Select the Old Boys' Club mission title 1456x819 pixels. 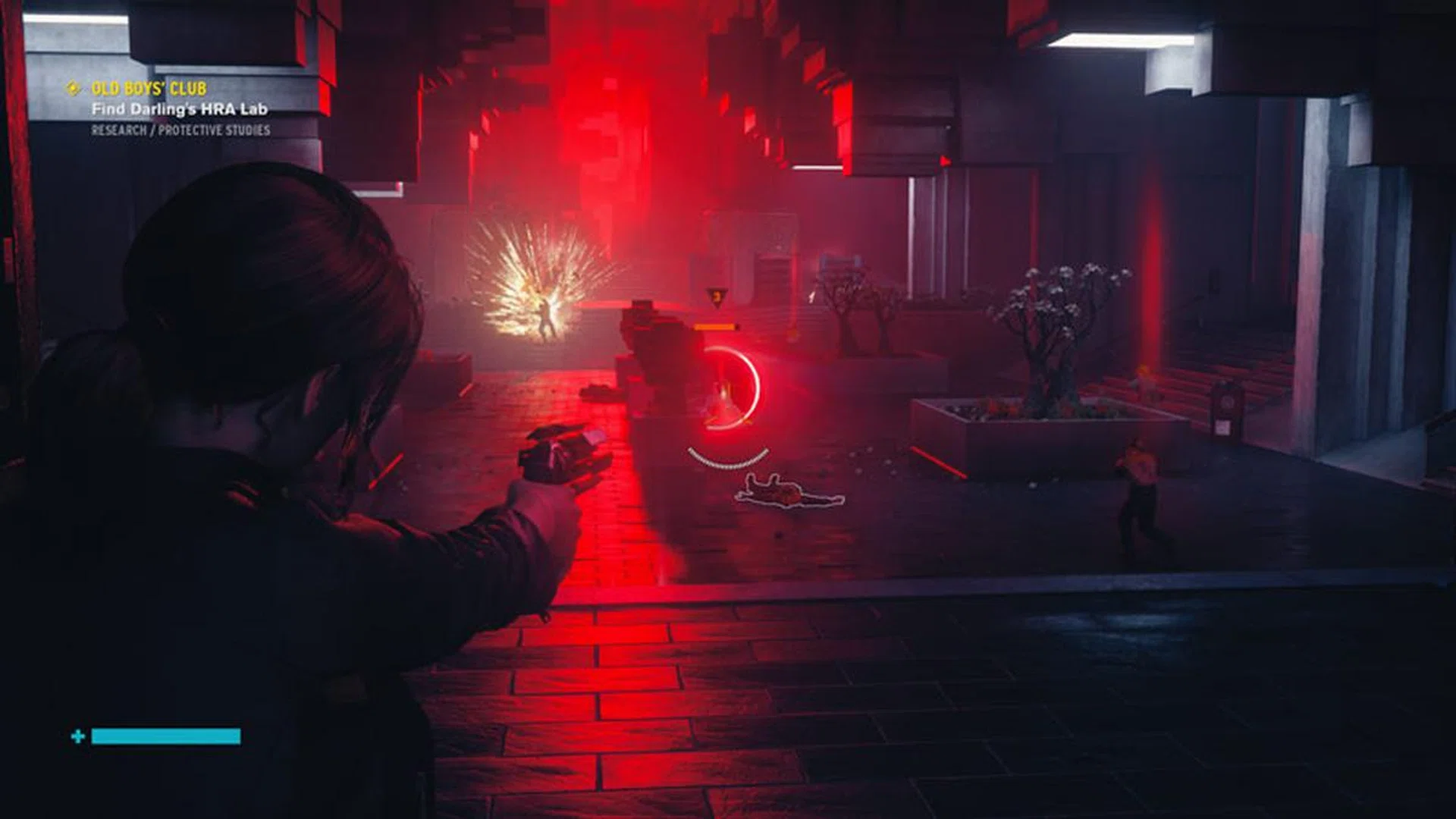[149, 89]
